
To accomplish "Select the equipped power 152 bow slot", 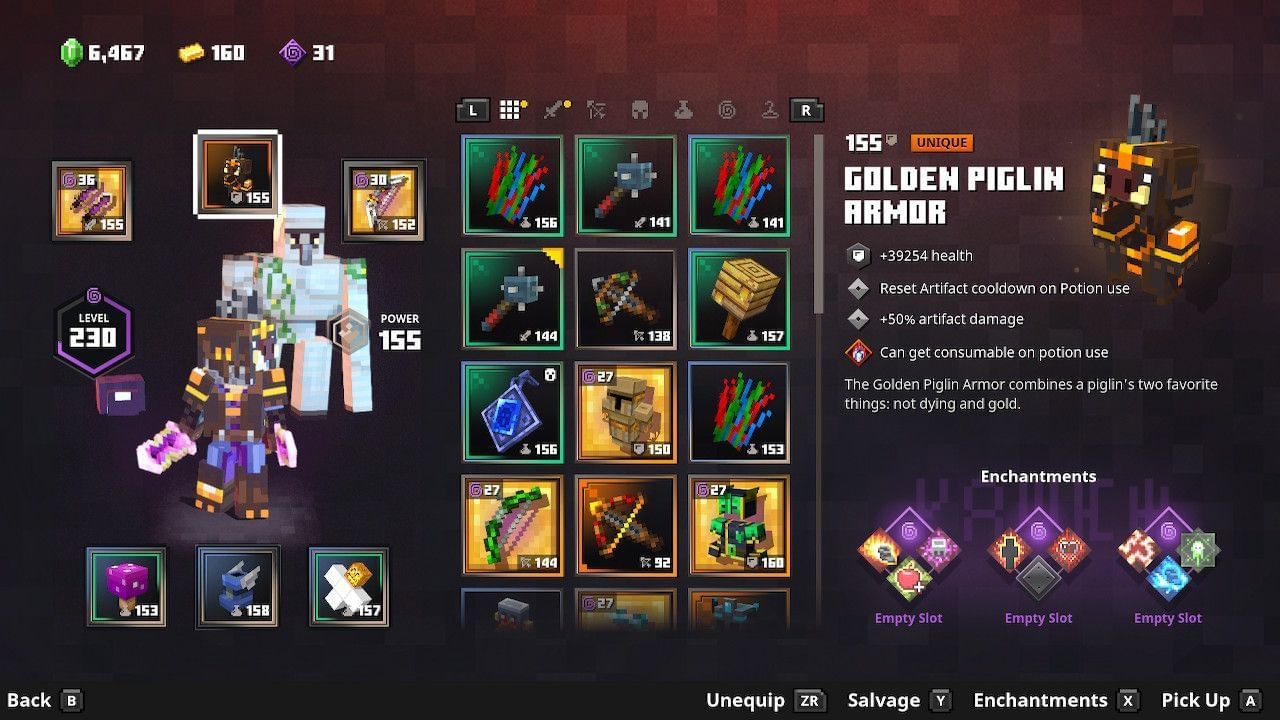I will [383, 197].
